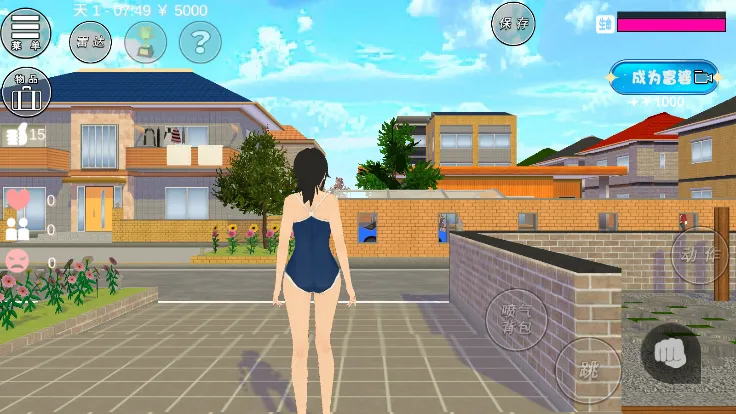Tap the 成为富婆 video ad button
Viewport: 736px width, 414px height.
(663, 77)
